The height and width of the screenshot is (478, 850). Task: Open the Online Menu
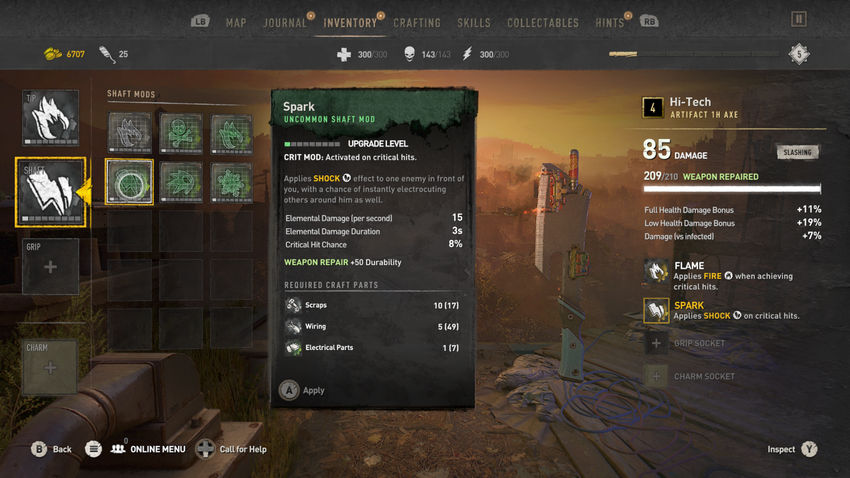148,449
